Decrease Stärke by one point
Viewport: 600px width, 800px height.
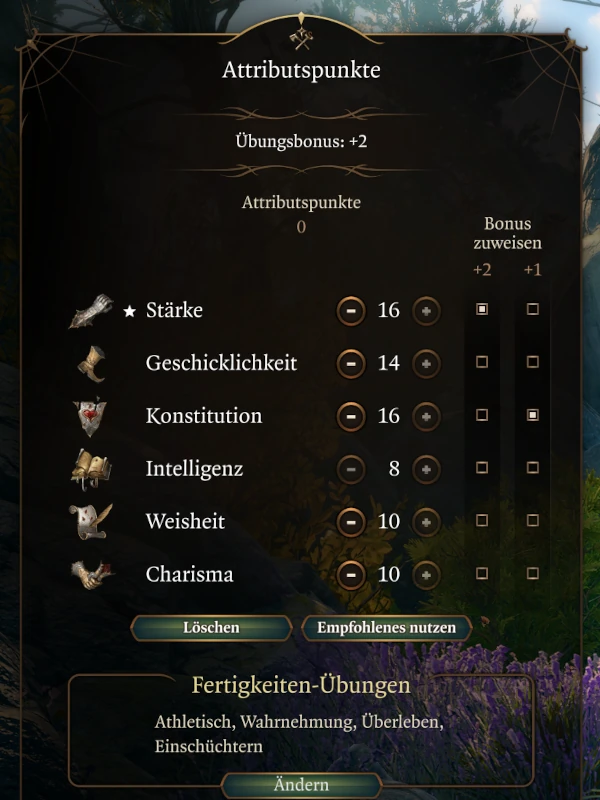coord(350,310)
